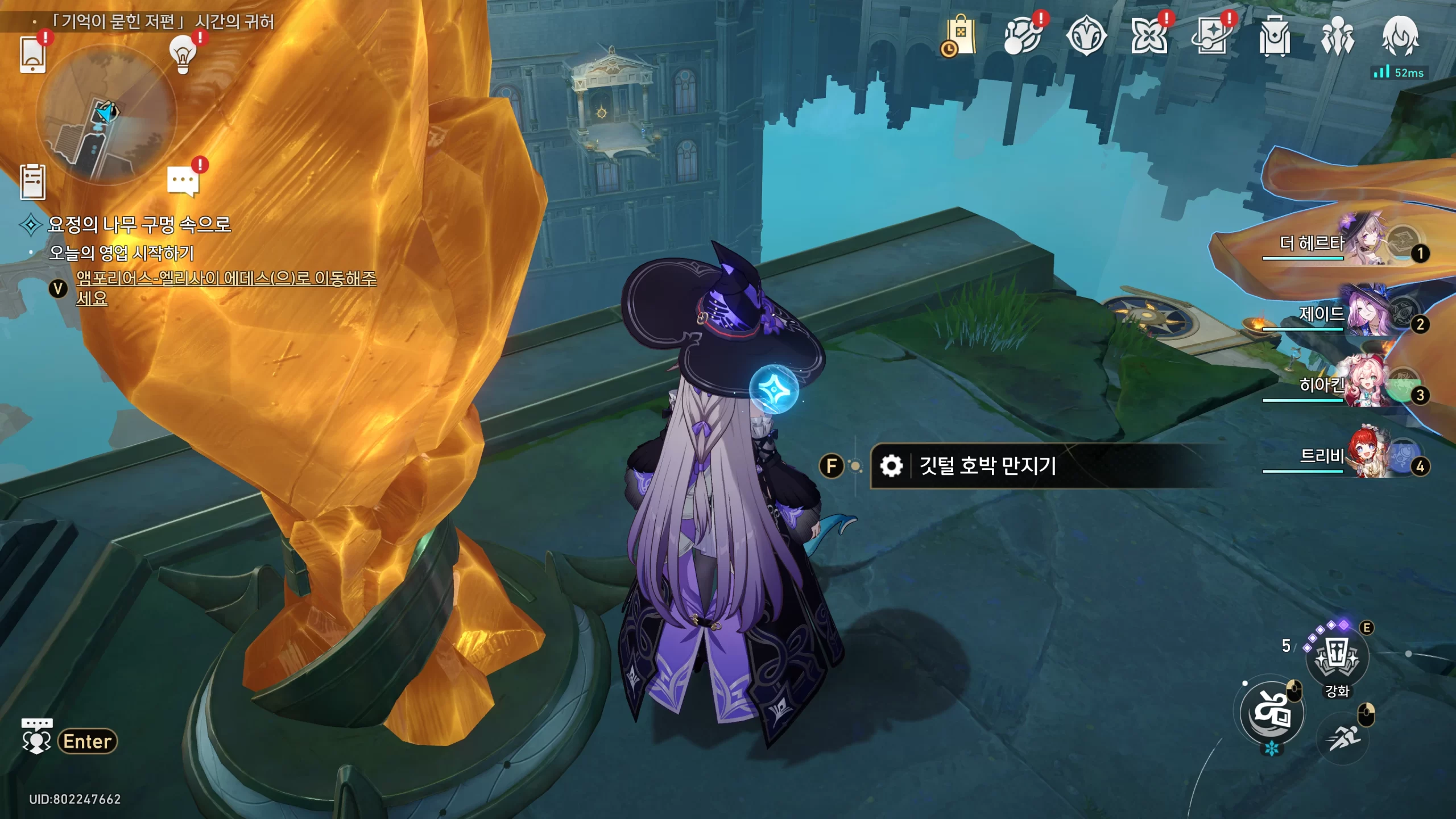Viewport: 1456px width, 819px height.
Task: Open the team lineup figures icon
Action: pos(1338,36)
